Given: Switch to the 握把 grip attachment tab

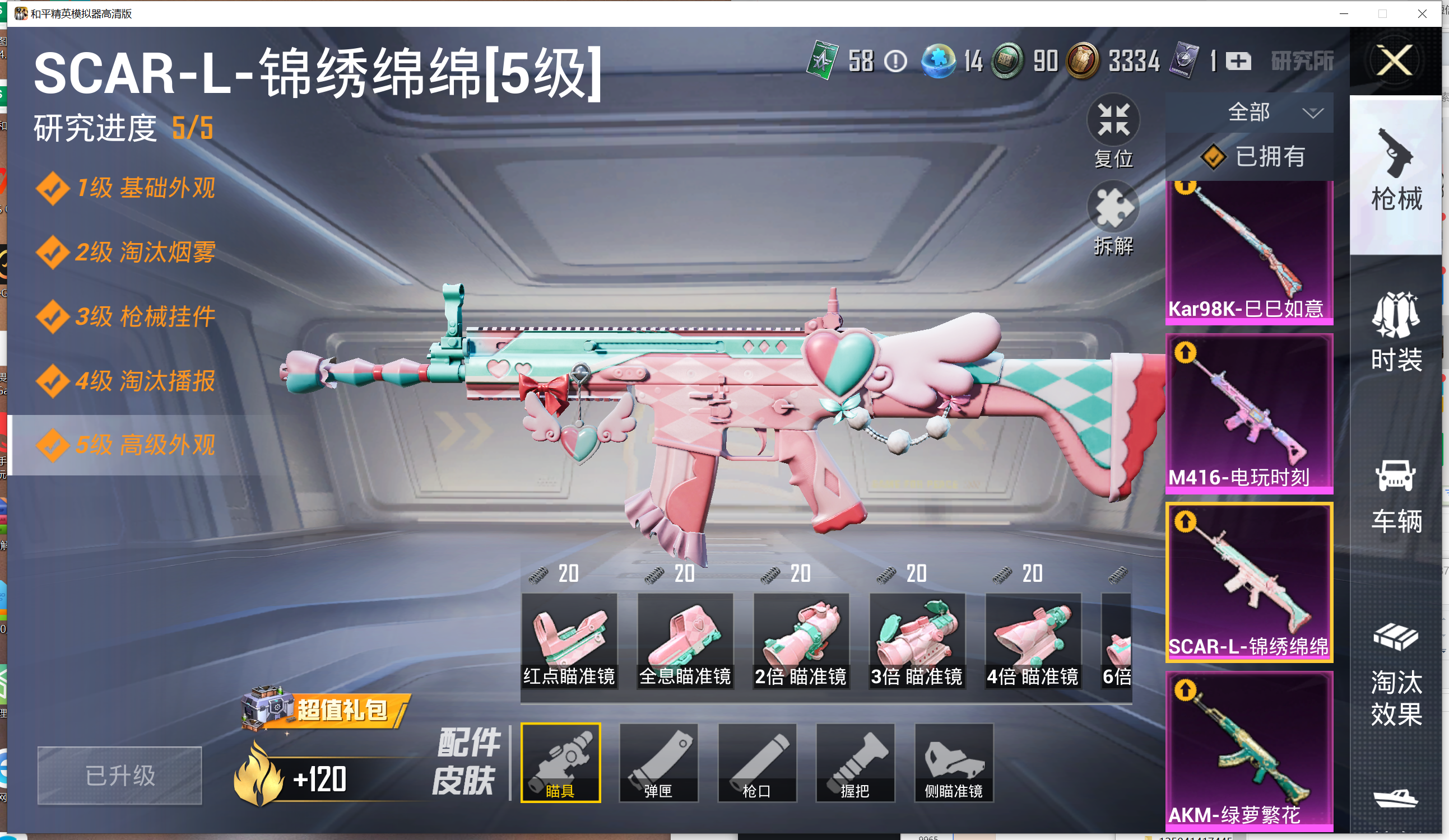Looking at the screenshot, I should (855, 762).
